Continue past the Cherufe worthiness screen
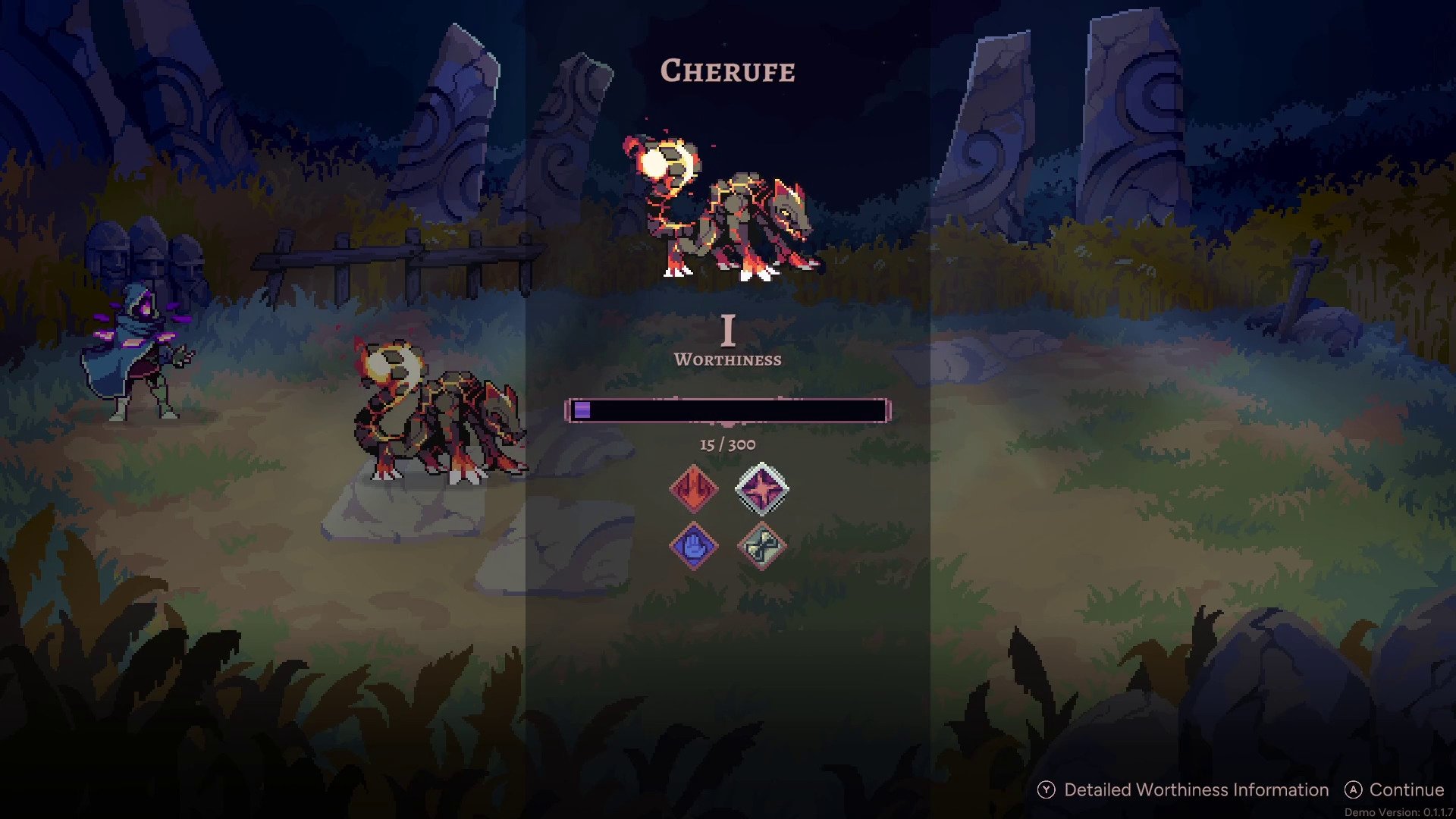 coord(1394,790)
